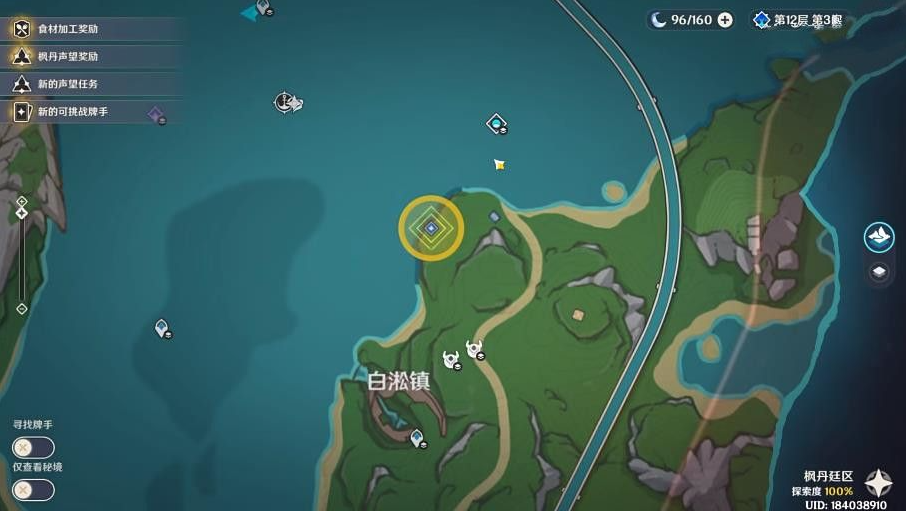Choose the teleport waypoint in the western sea

[161, 327]
